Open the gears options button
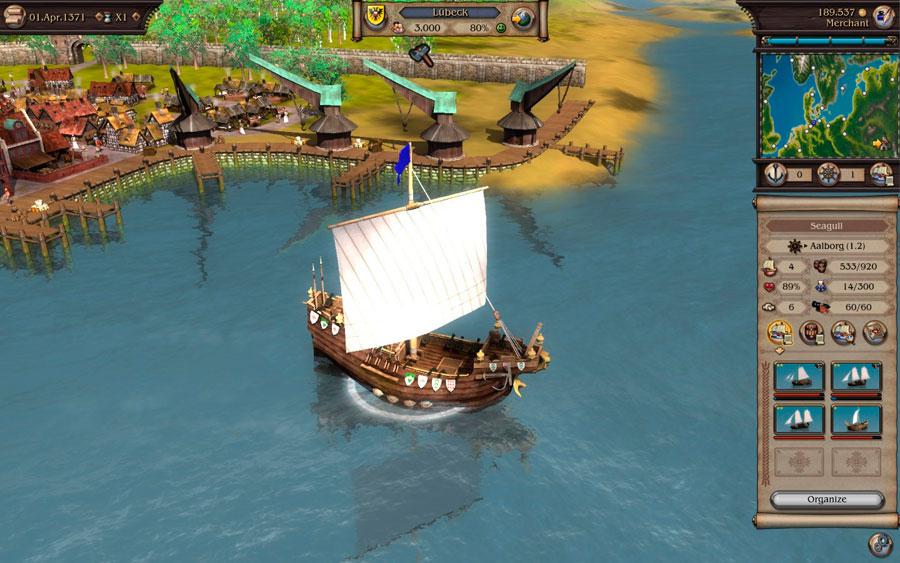The image size is (900, 563). pyautogui.click(x=880, y=543)
